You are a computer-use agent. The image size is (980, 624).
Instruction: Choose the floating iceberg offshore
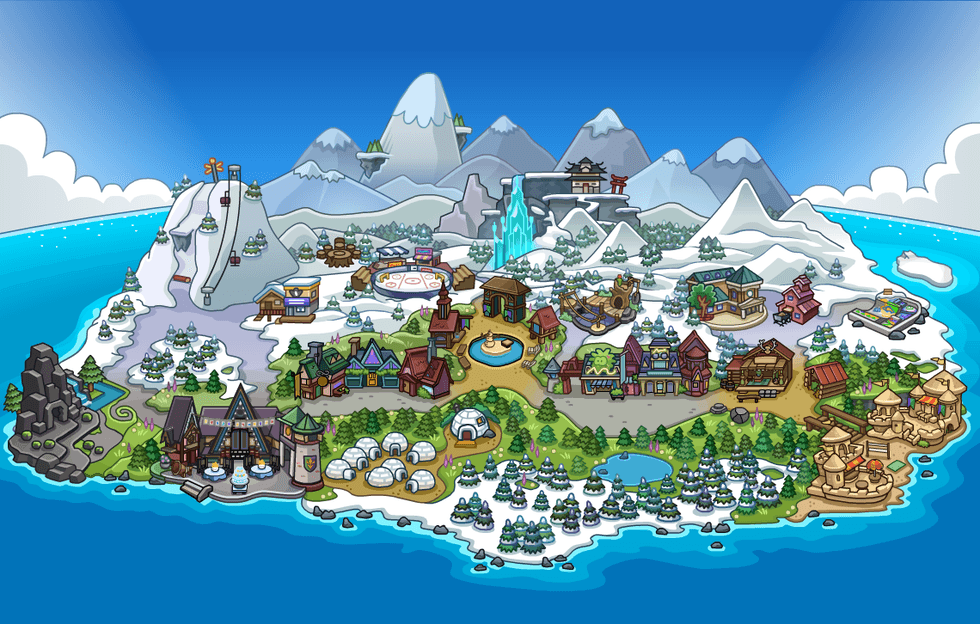[924, 266]
